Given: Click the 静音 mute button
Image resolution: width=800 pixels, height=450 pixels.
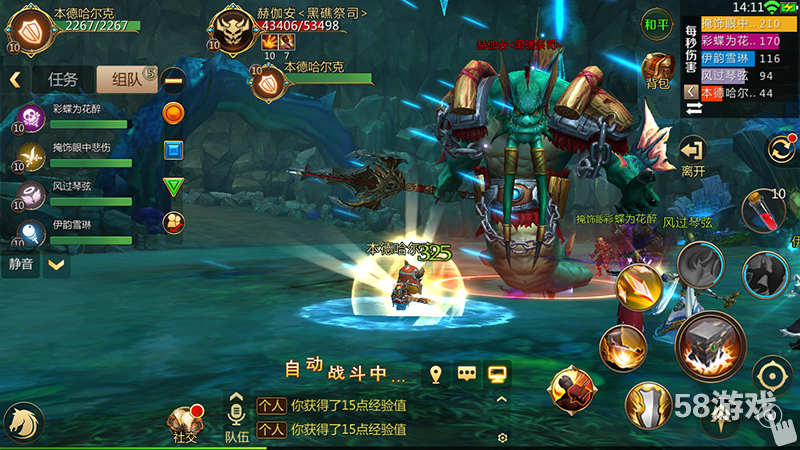Looking at the screenshot, I should coord(21,265).
